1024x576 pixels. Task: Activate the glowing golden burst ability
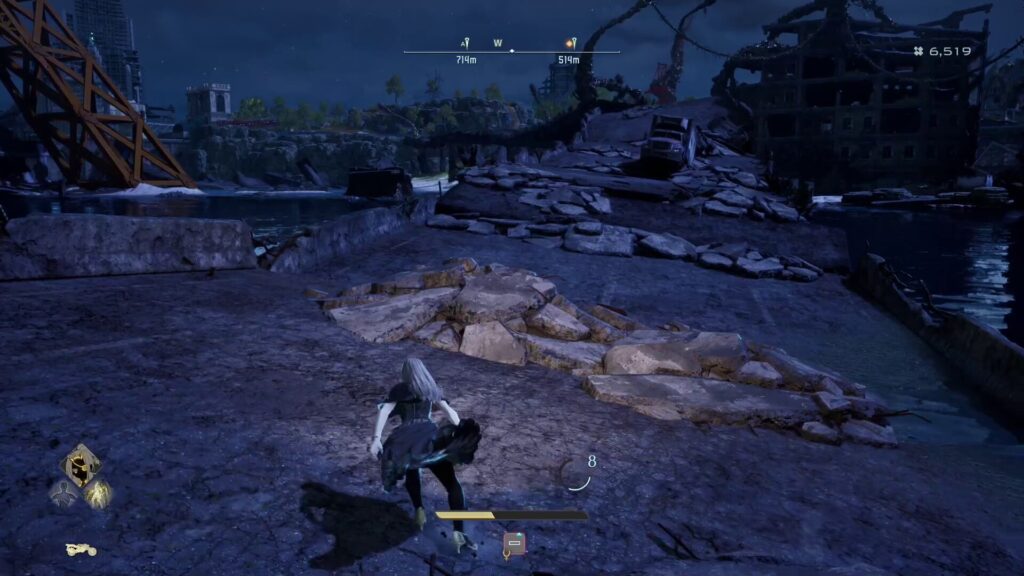pos(97,492)
